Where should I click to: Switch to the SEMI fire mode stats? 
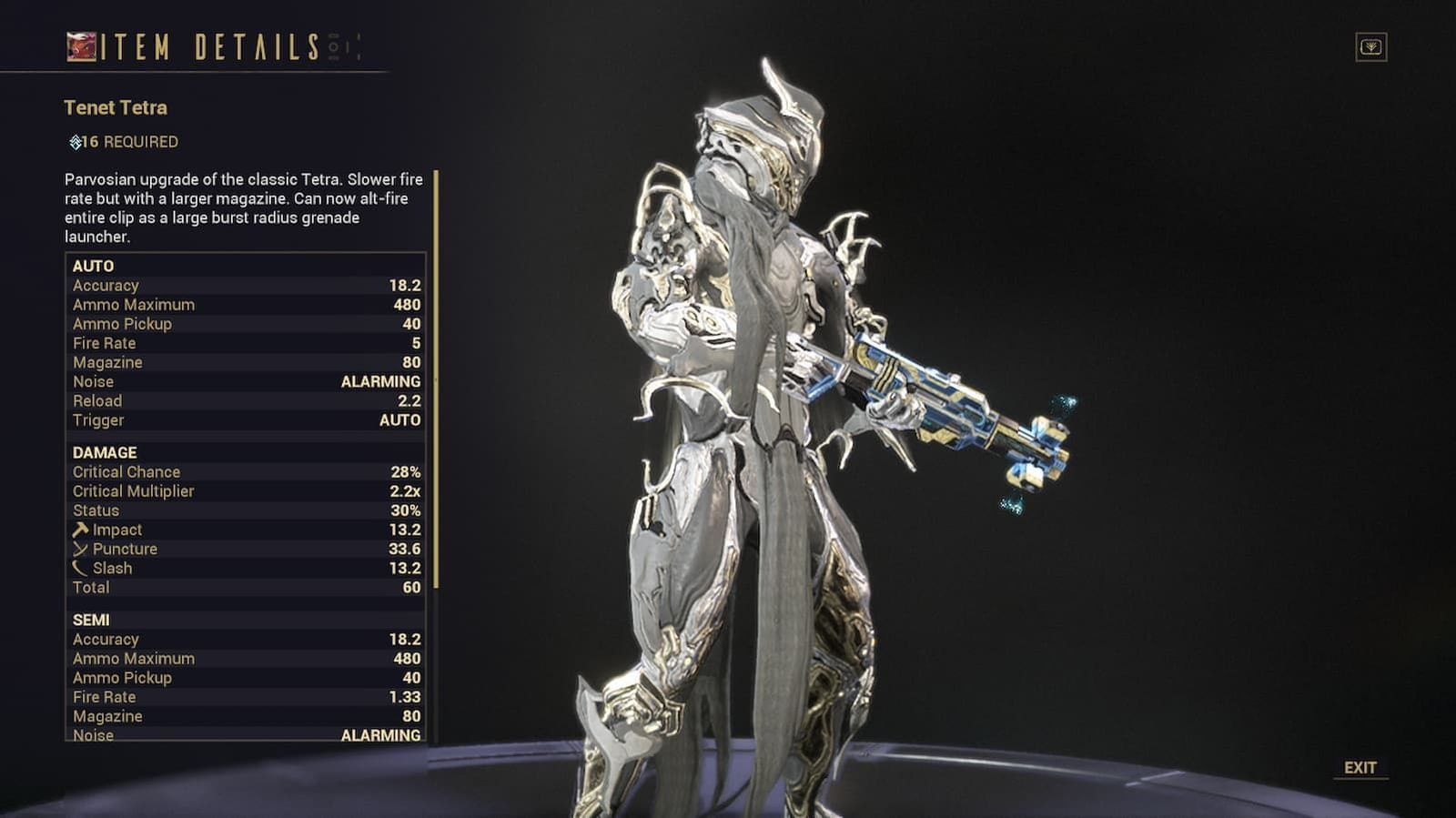(x=91, y=619)
